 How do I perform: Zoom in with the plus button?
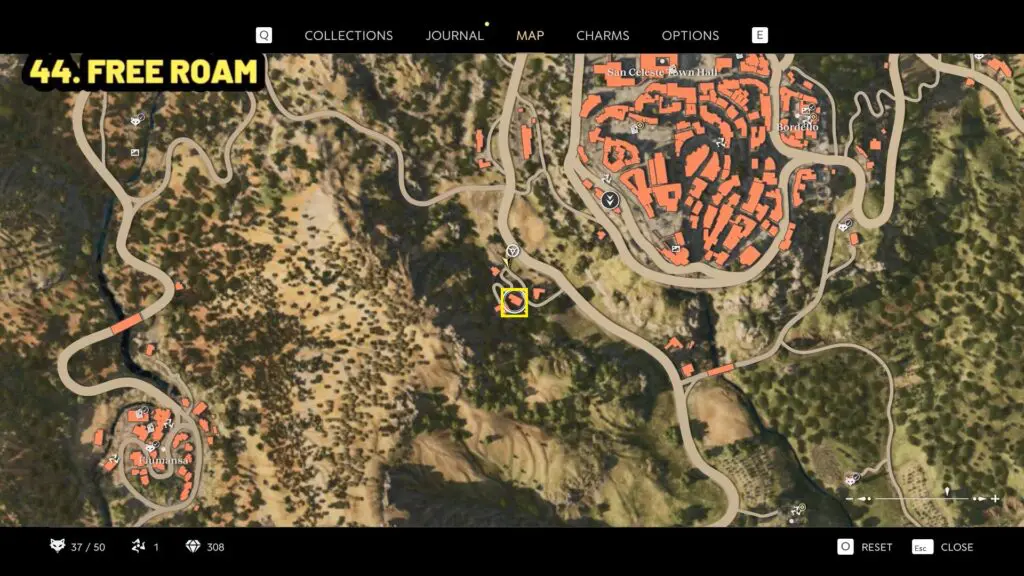click(x=996, y=498)
